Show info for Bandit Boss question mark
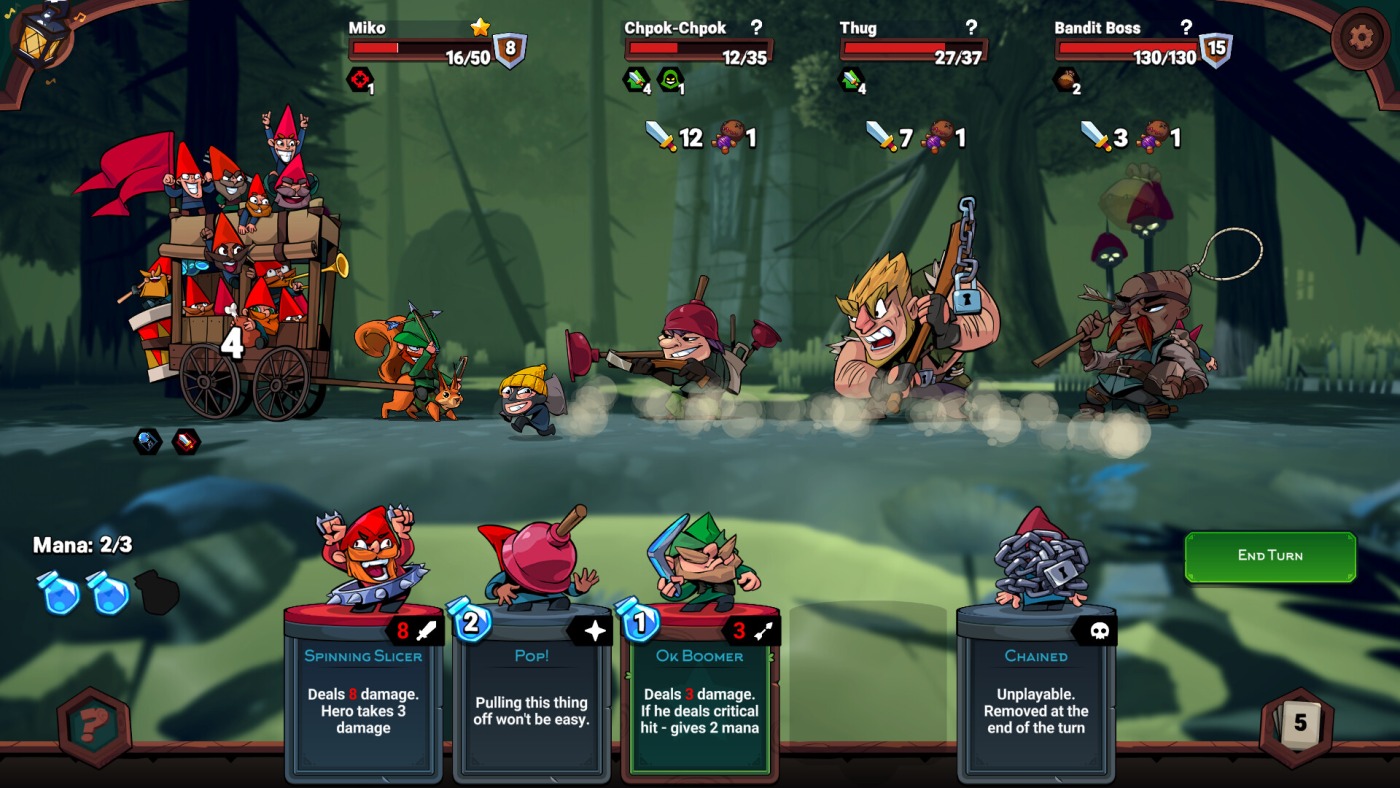 1186,27
